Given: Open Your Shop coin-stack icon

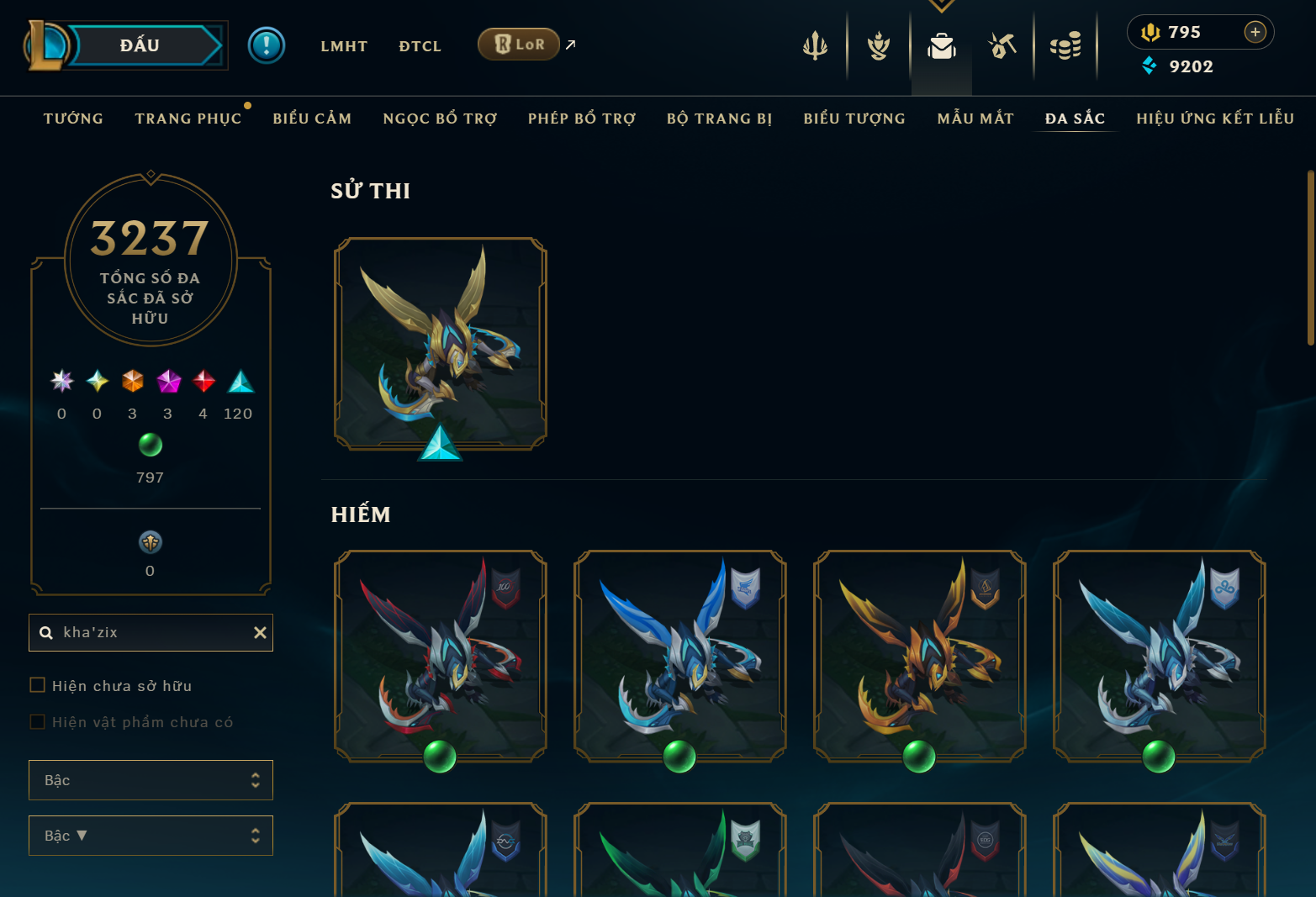Looking at the screenshot, I should click(x=1066, y=46).
